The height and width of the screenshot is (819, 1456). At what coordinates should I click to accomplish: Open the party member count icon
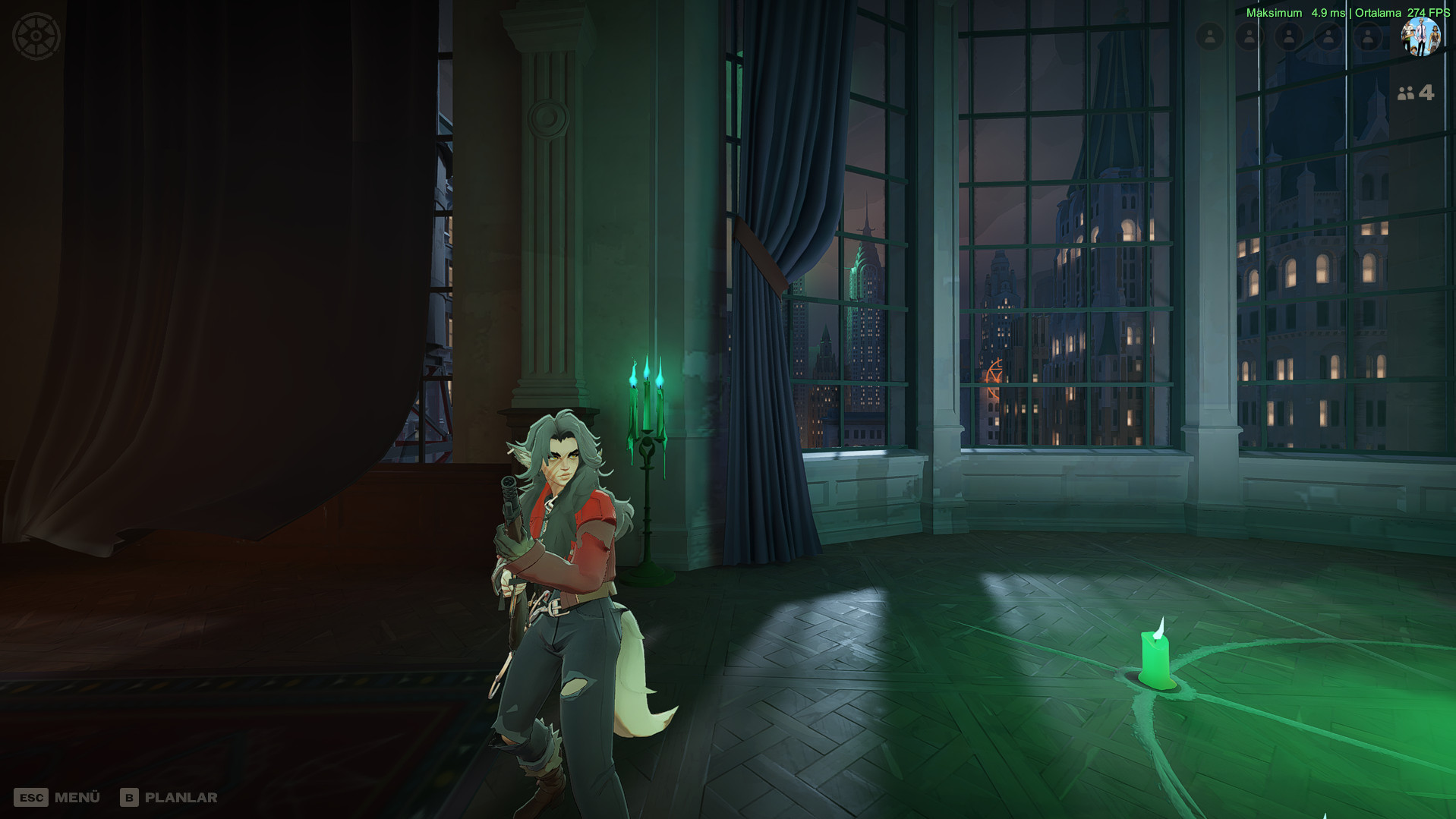(1415, 93)
